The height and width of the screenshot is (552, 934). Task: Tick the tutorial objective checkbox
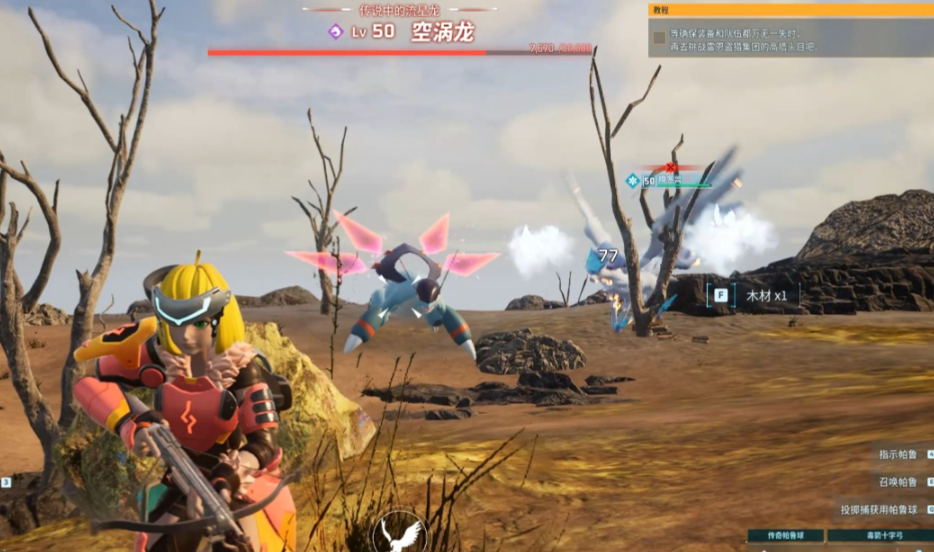659,38
